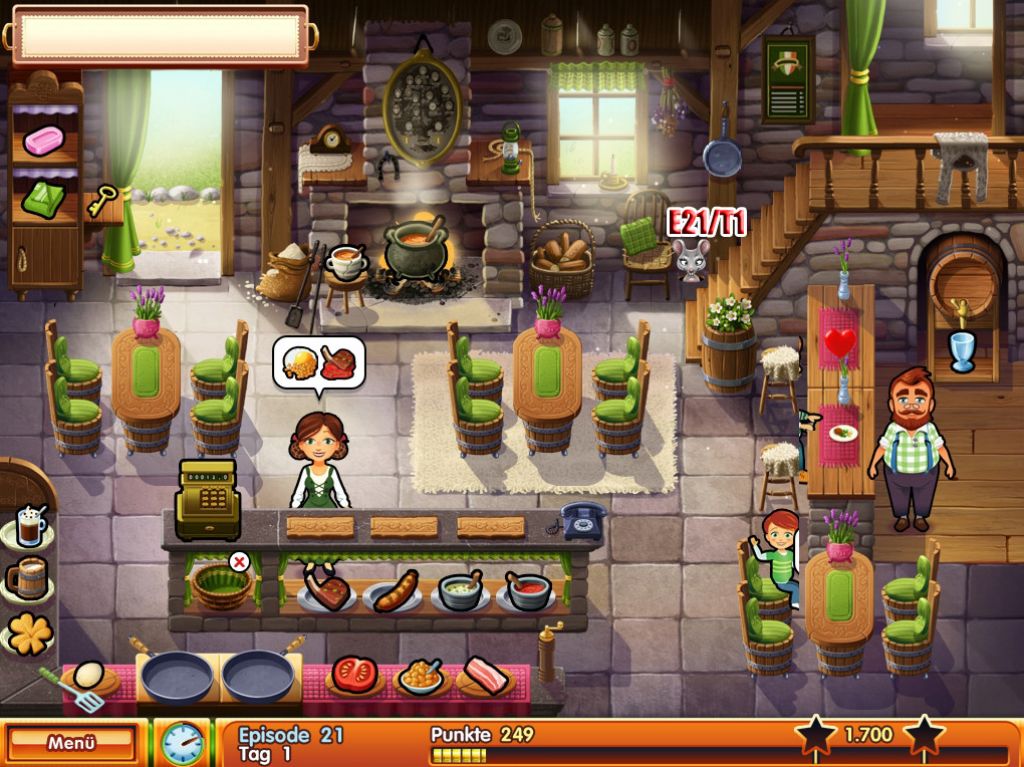Image resolution: width=1024 pixels, height=767 pixels.
Task: Select the Irish coffee glass
Action: coord(28,525)
